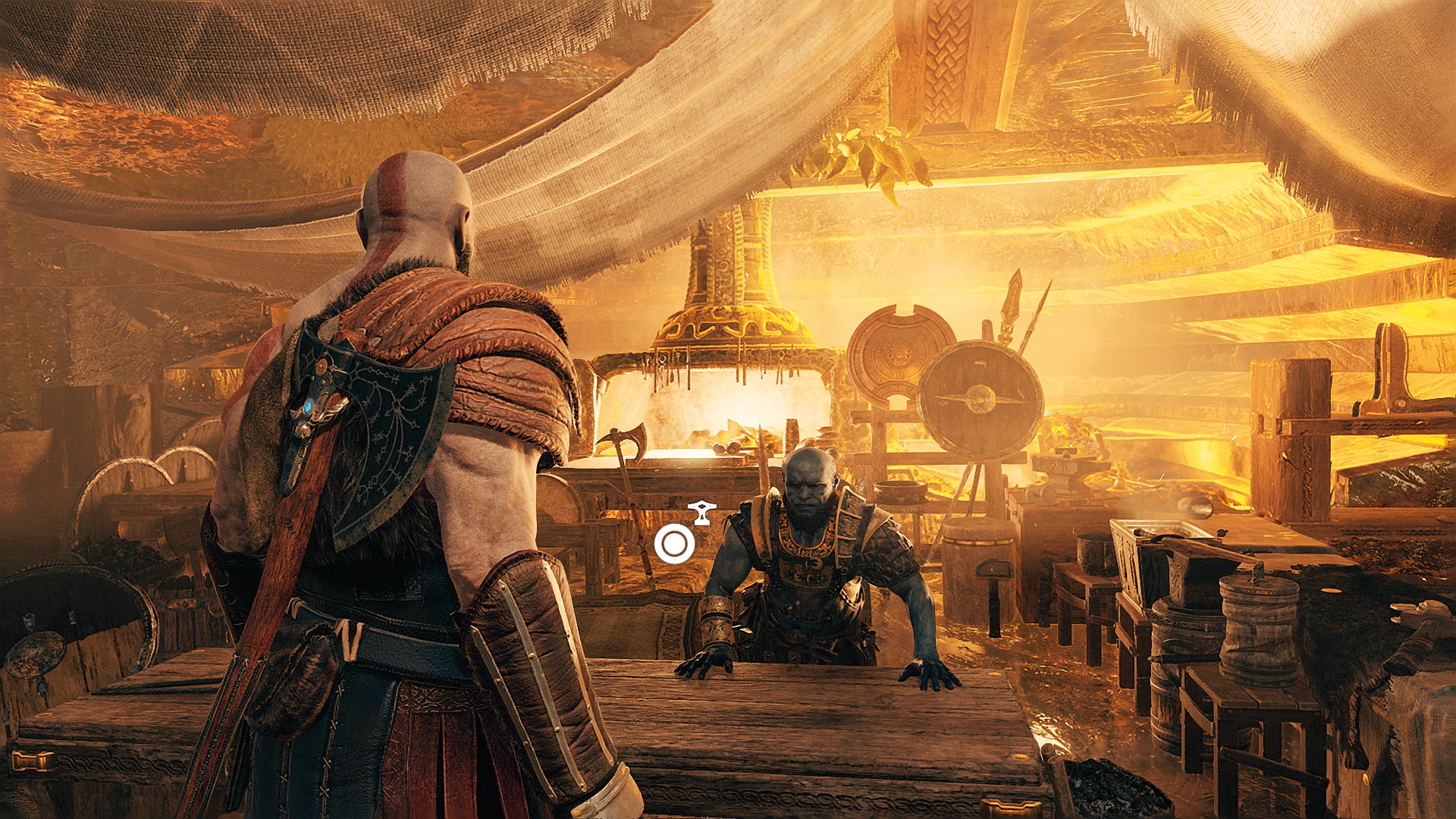
Task: Click the blacksmith shop anvil icon
Action: [x=701, y=513]
